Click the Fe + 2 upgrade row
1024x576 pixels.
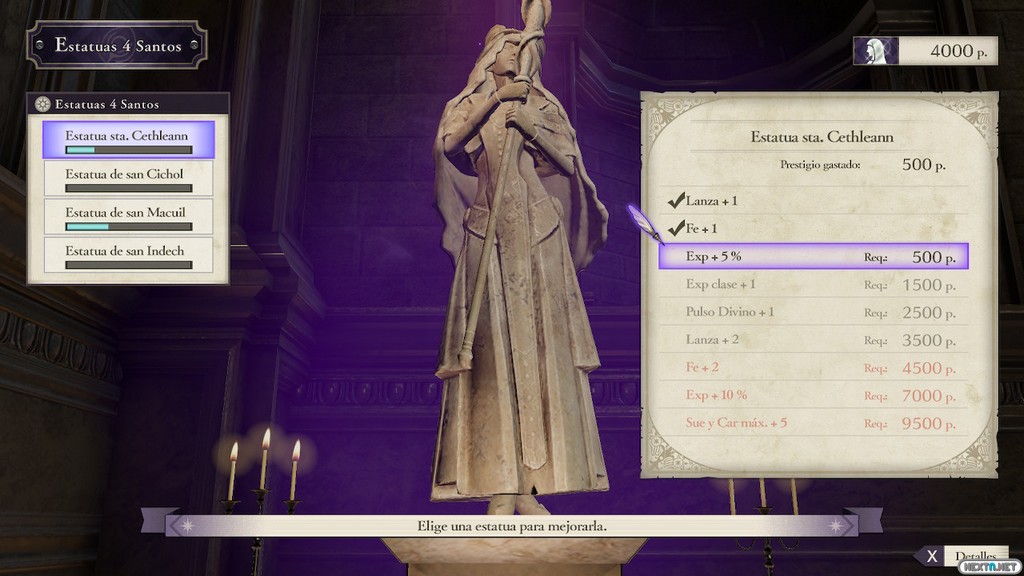813,368
